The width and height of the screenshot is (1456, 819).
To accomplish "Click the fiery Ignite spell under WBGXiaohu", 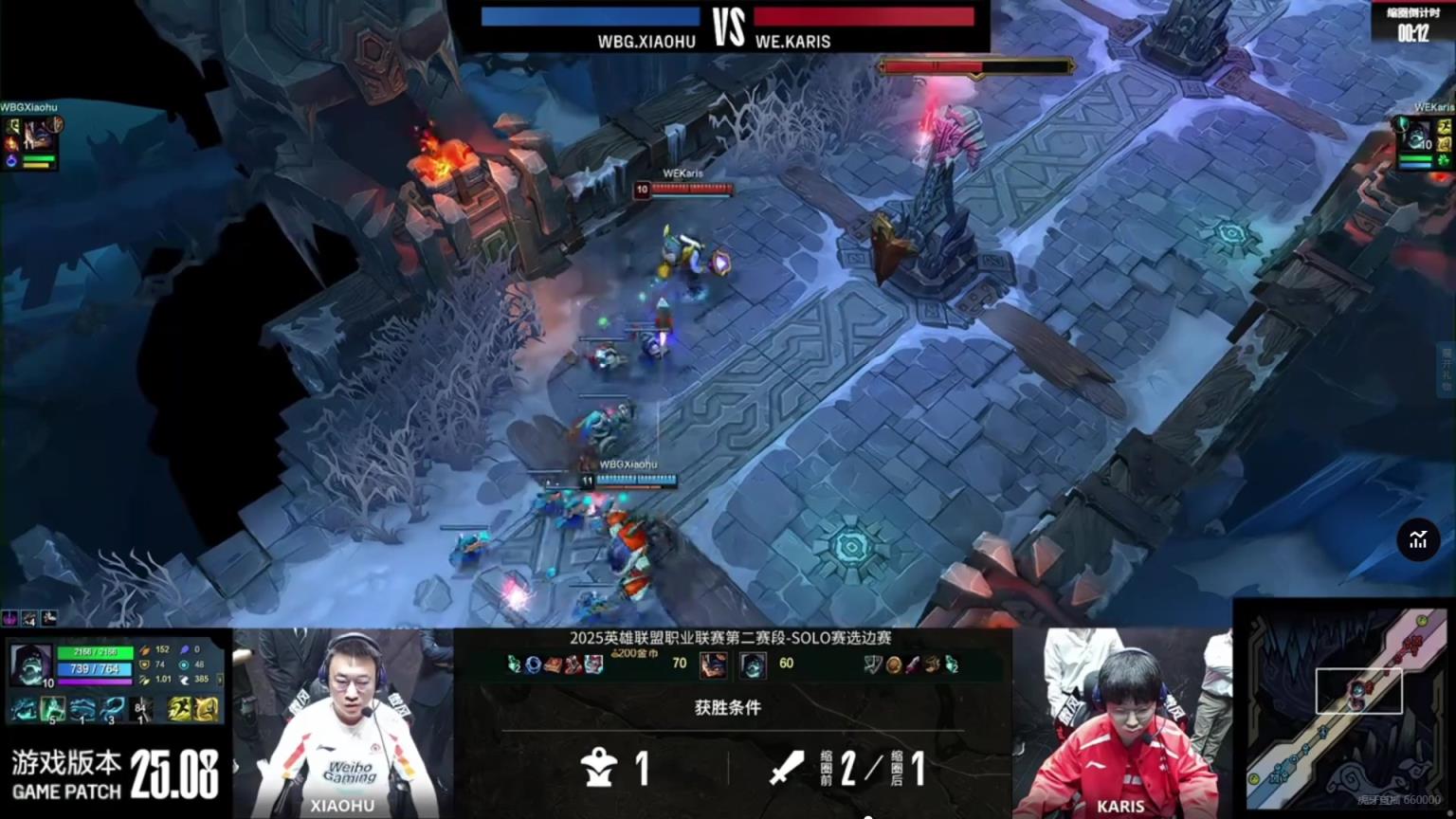I will click(12, 144).
